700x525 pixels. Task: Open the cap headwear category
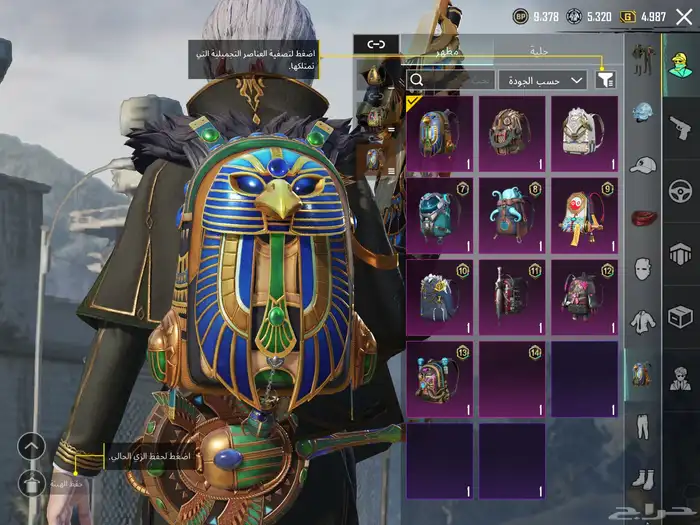(x=642, y=165)
